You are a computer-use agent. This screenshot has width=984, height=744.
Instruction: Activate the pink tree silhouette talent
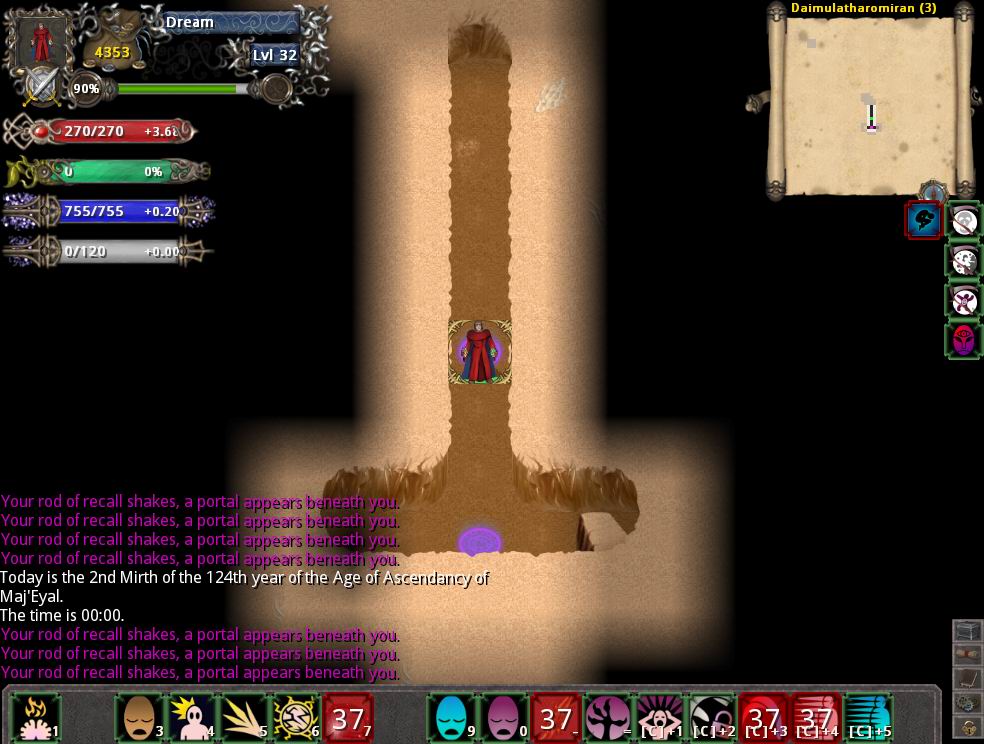609,718
